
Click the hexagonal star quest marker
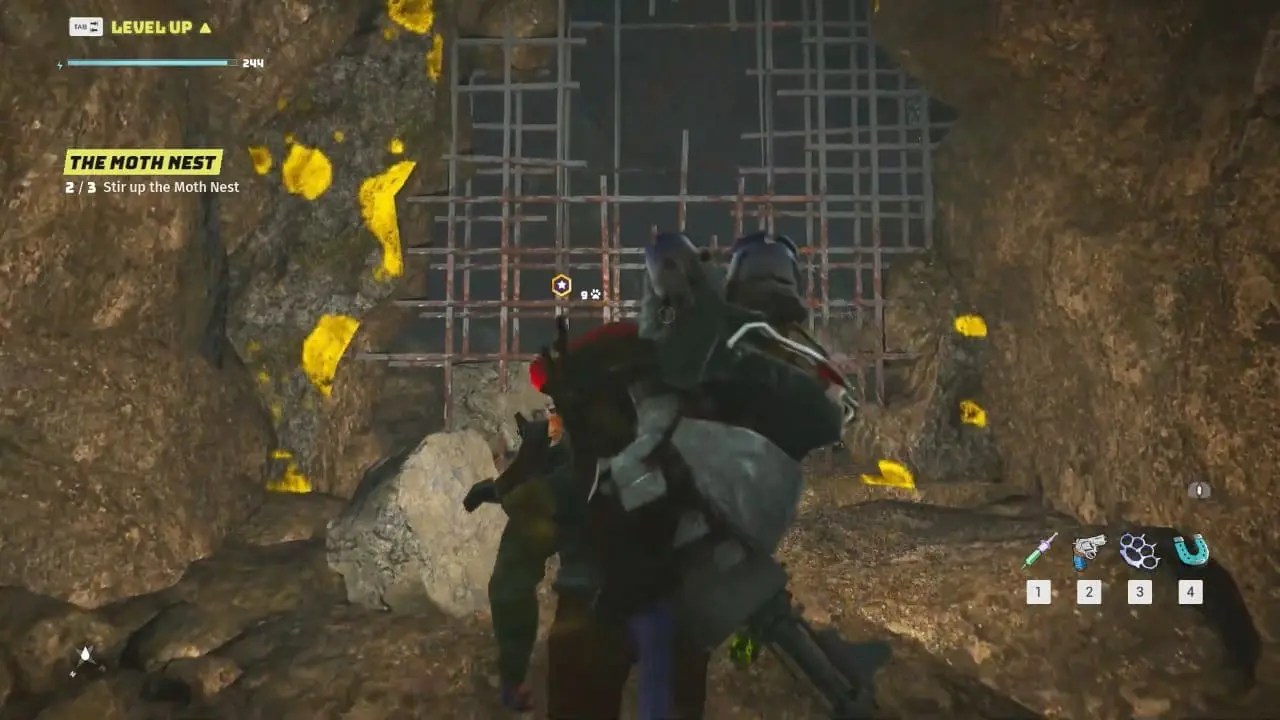coord(562,285)
